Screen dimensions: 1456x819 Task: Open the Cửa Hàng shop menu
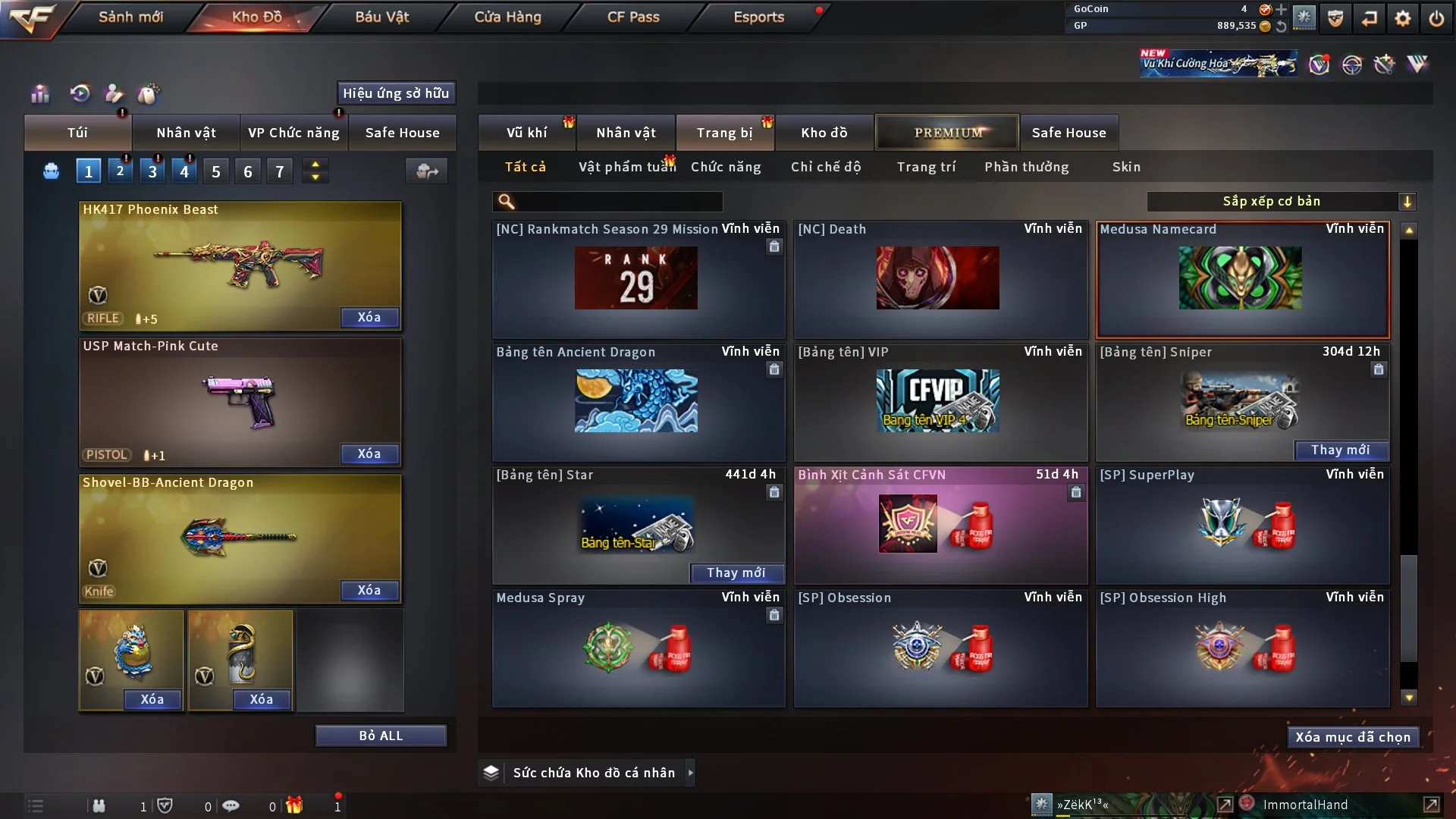coord(507,17)
